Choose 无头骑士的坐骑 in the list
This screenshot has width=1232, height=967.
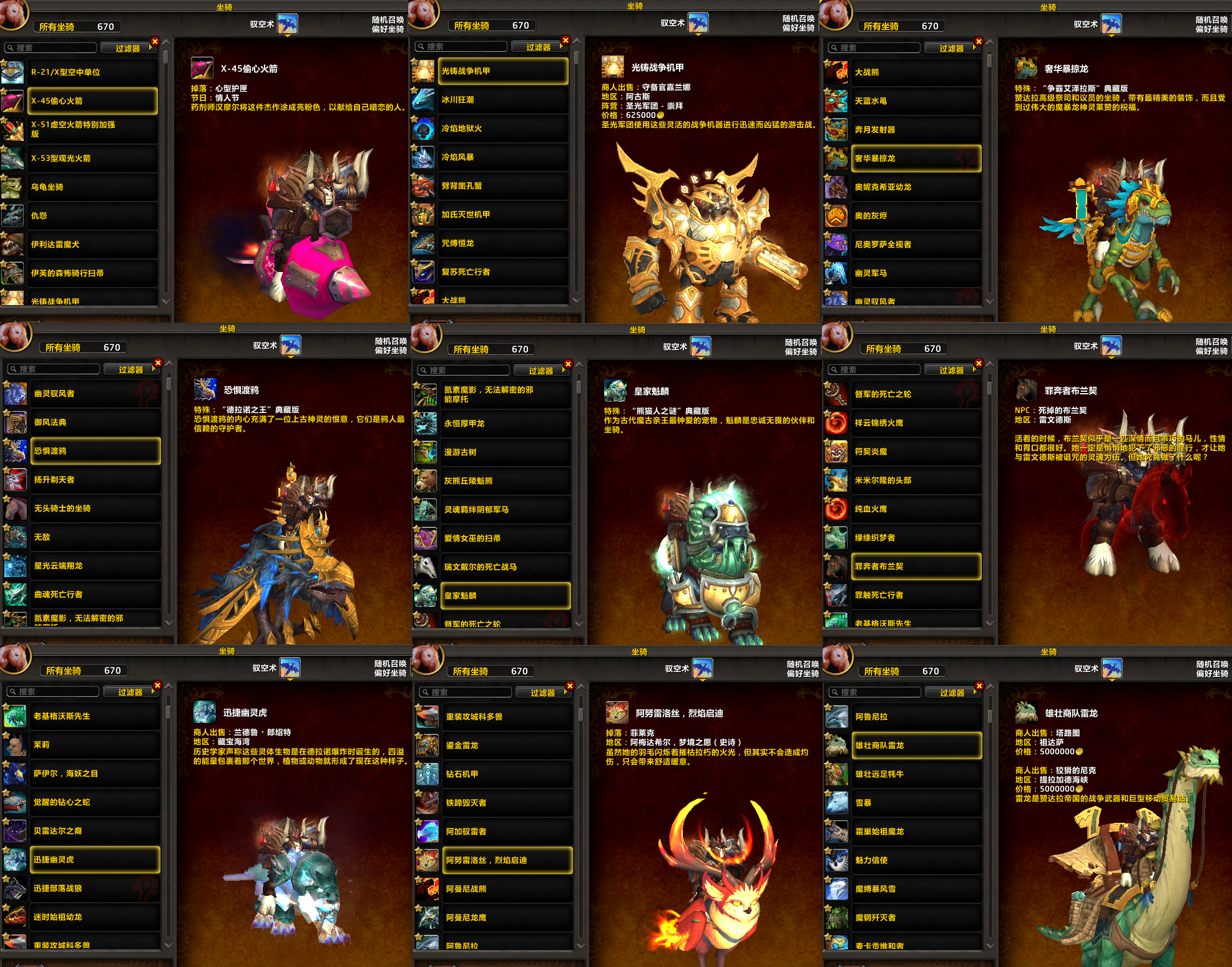tap(95, 508)
